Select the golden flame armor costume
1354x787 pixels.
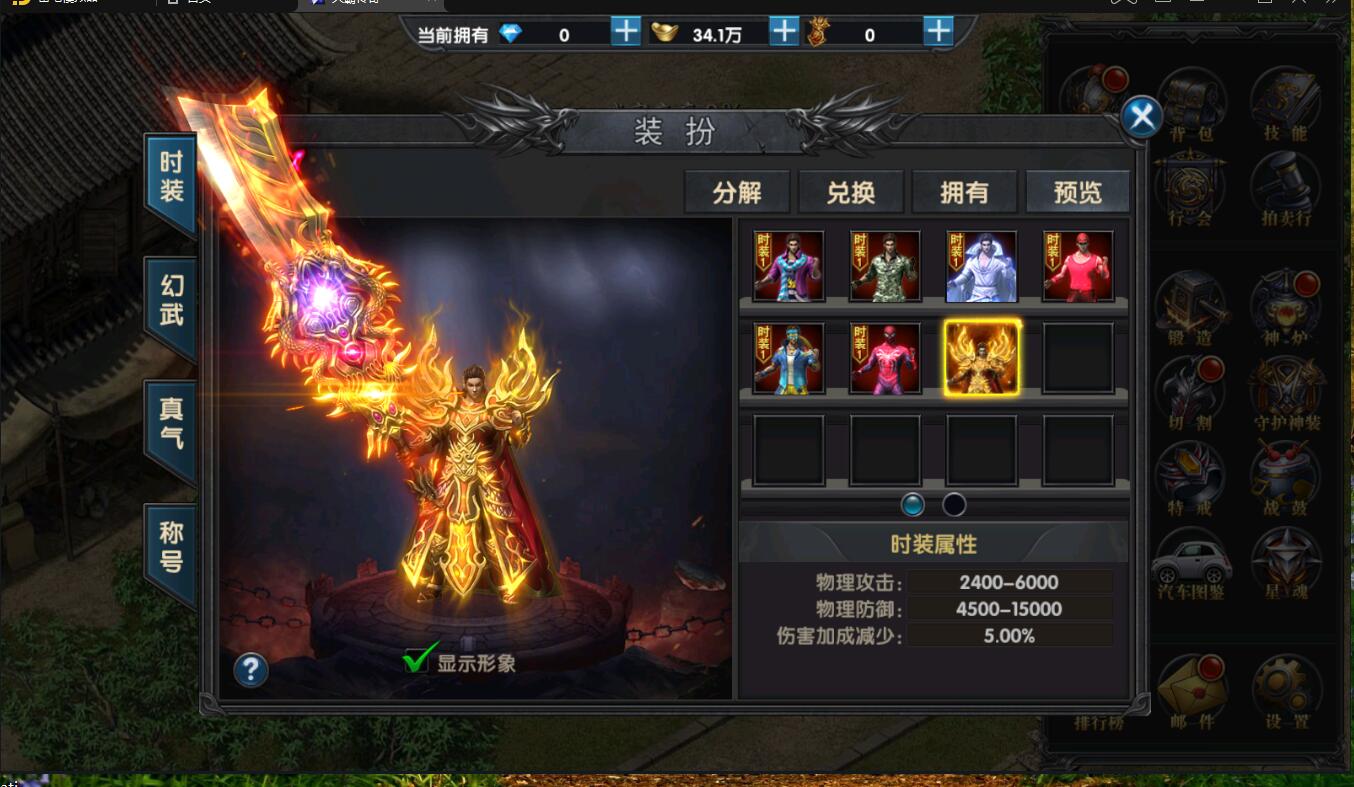click(x=981, y=358)
